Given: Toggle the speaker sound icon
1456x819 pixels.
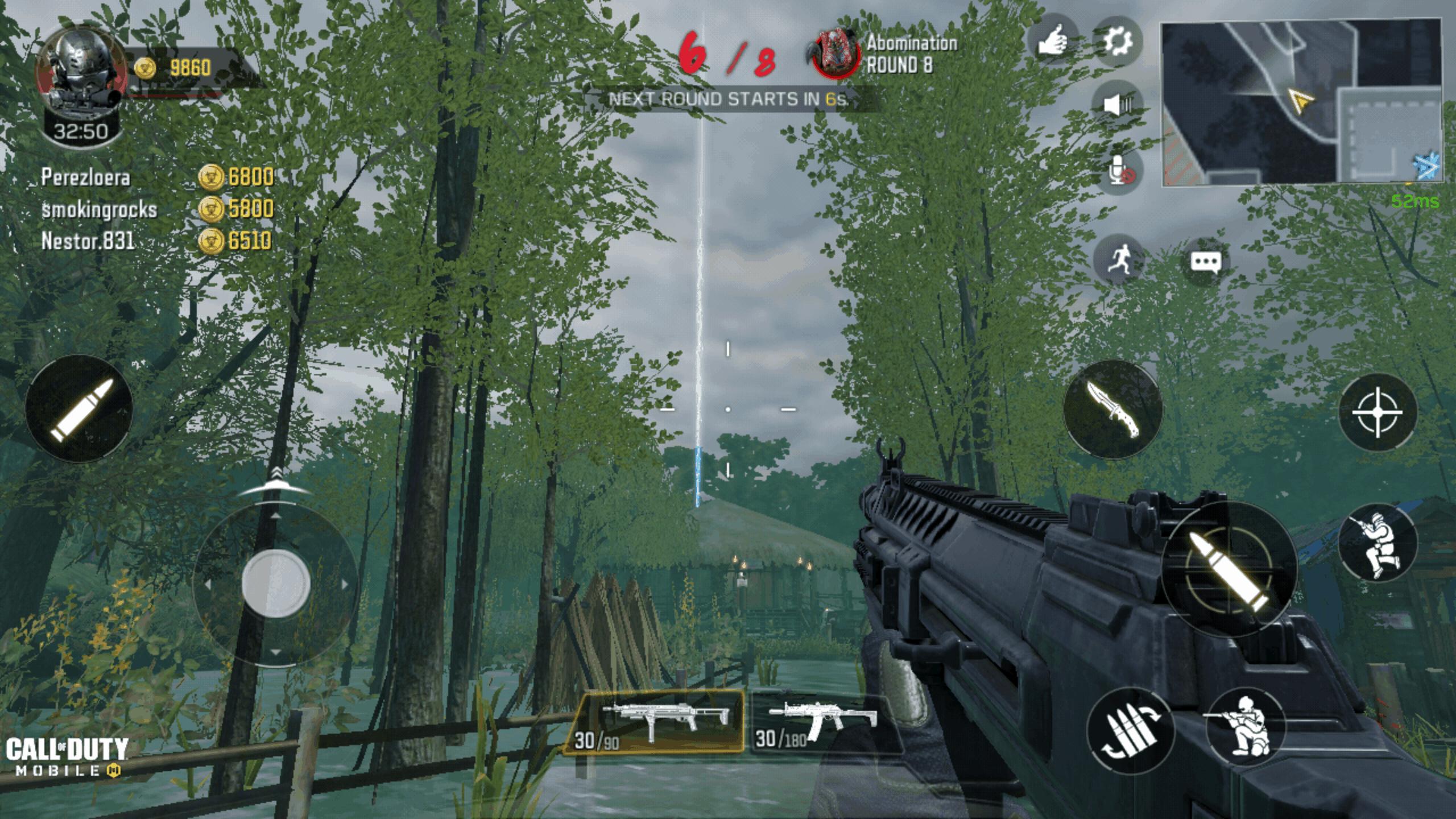Looking at the screenshot, I should (x=1118, y=105).
